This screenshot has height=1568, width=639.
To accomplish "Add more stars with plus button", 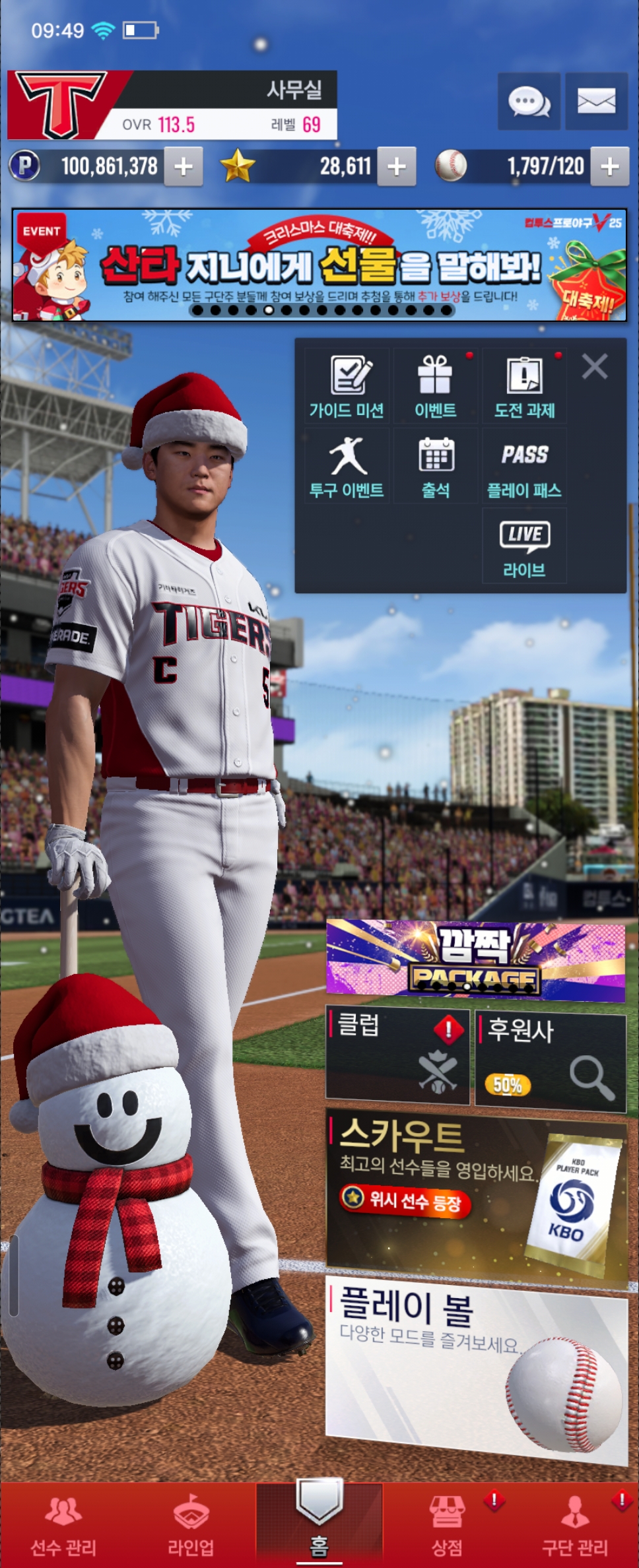I will point(396,166).
